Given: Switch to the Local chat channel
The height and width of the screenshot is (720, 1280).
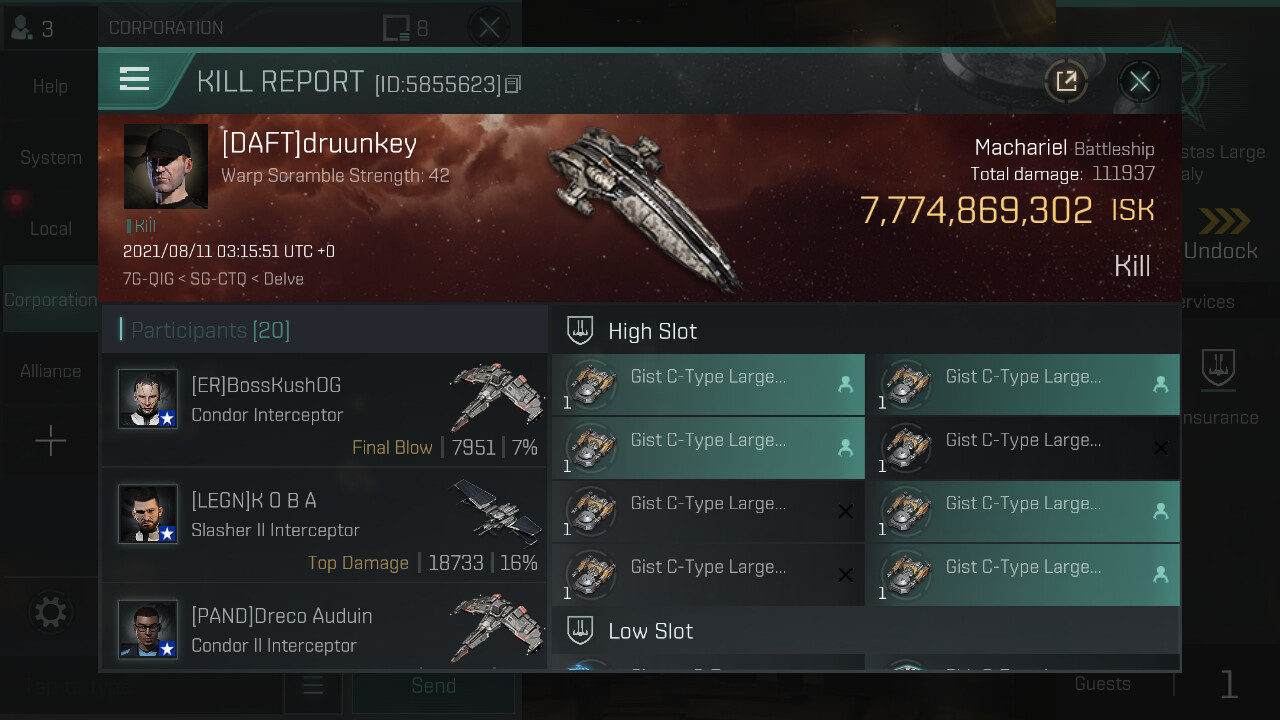Looking at the screenshot, I should coord(50,229).
